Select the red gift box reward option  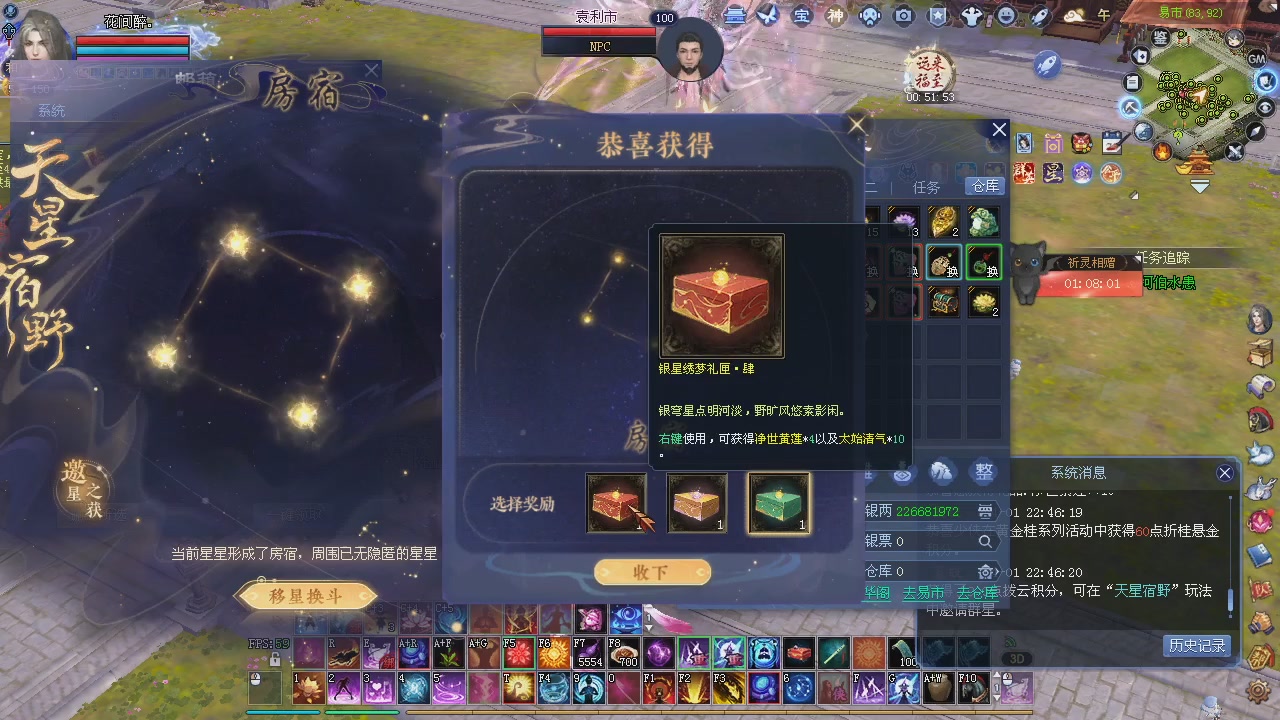pyautogui.click(x=617, y=503)
